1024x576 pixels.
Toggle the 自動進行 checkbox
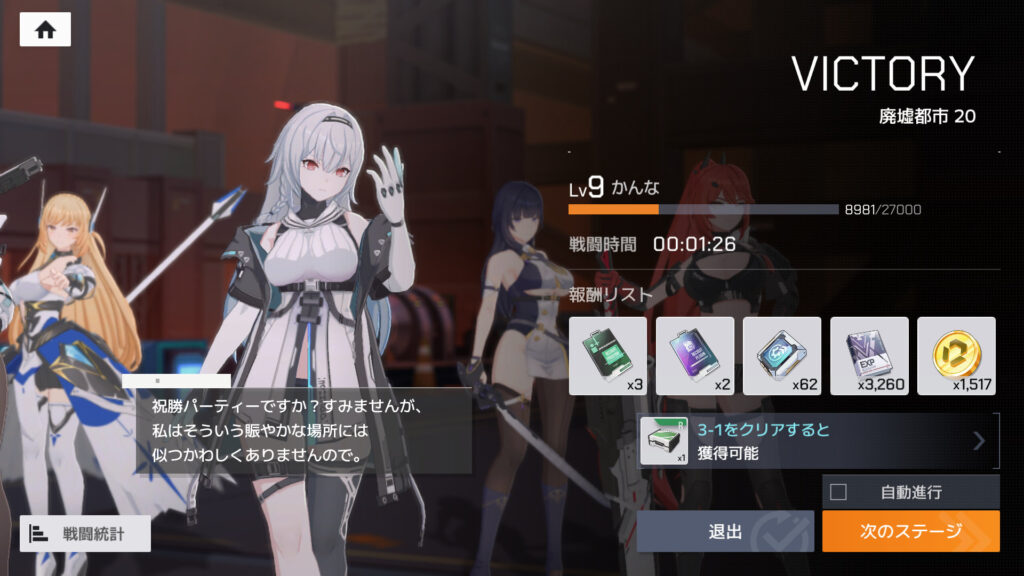point(838,491)
